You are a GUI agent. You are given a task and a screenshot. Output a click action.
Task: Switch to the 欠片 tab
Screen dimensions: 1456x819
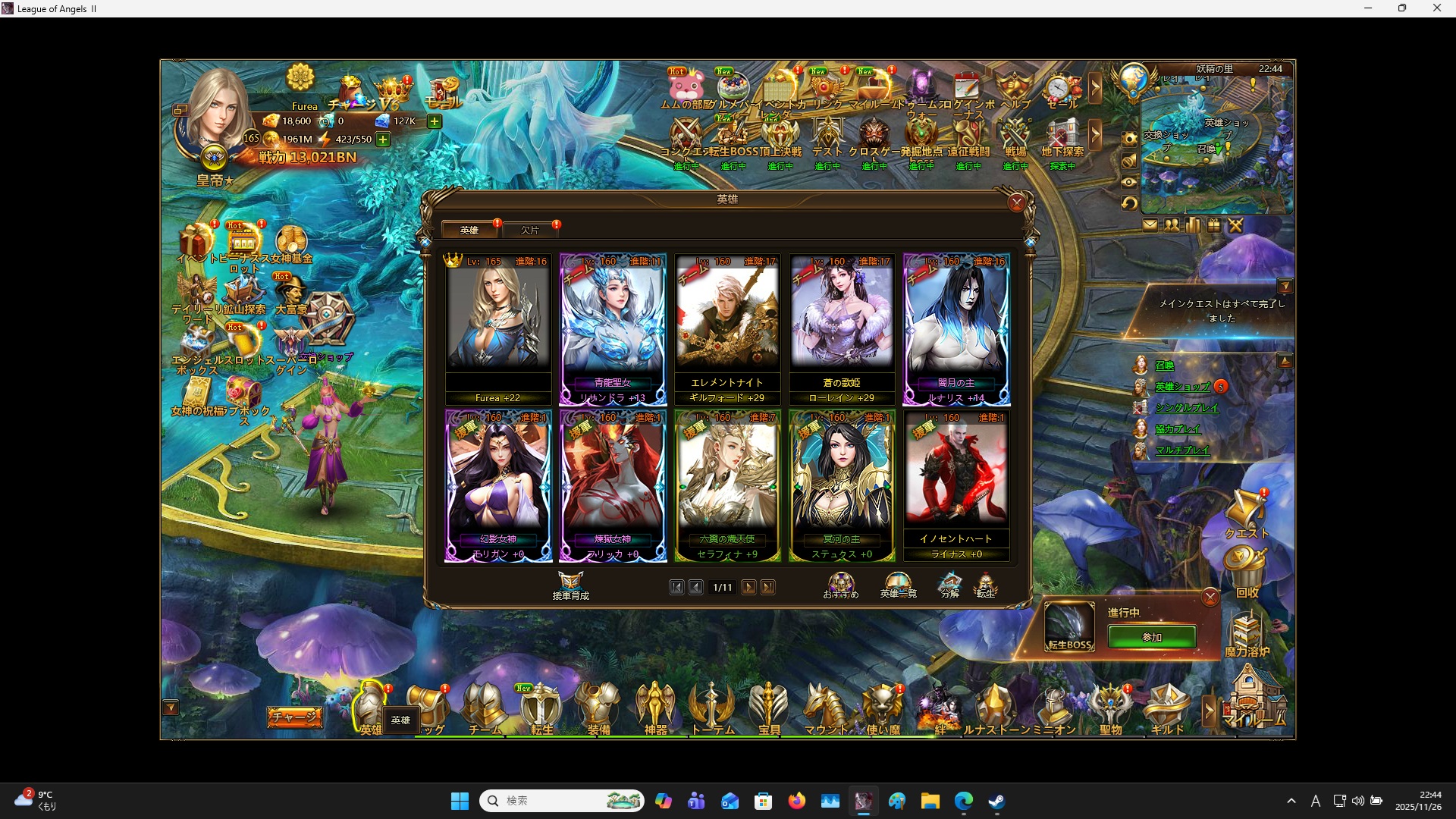point(532,230)
